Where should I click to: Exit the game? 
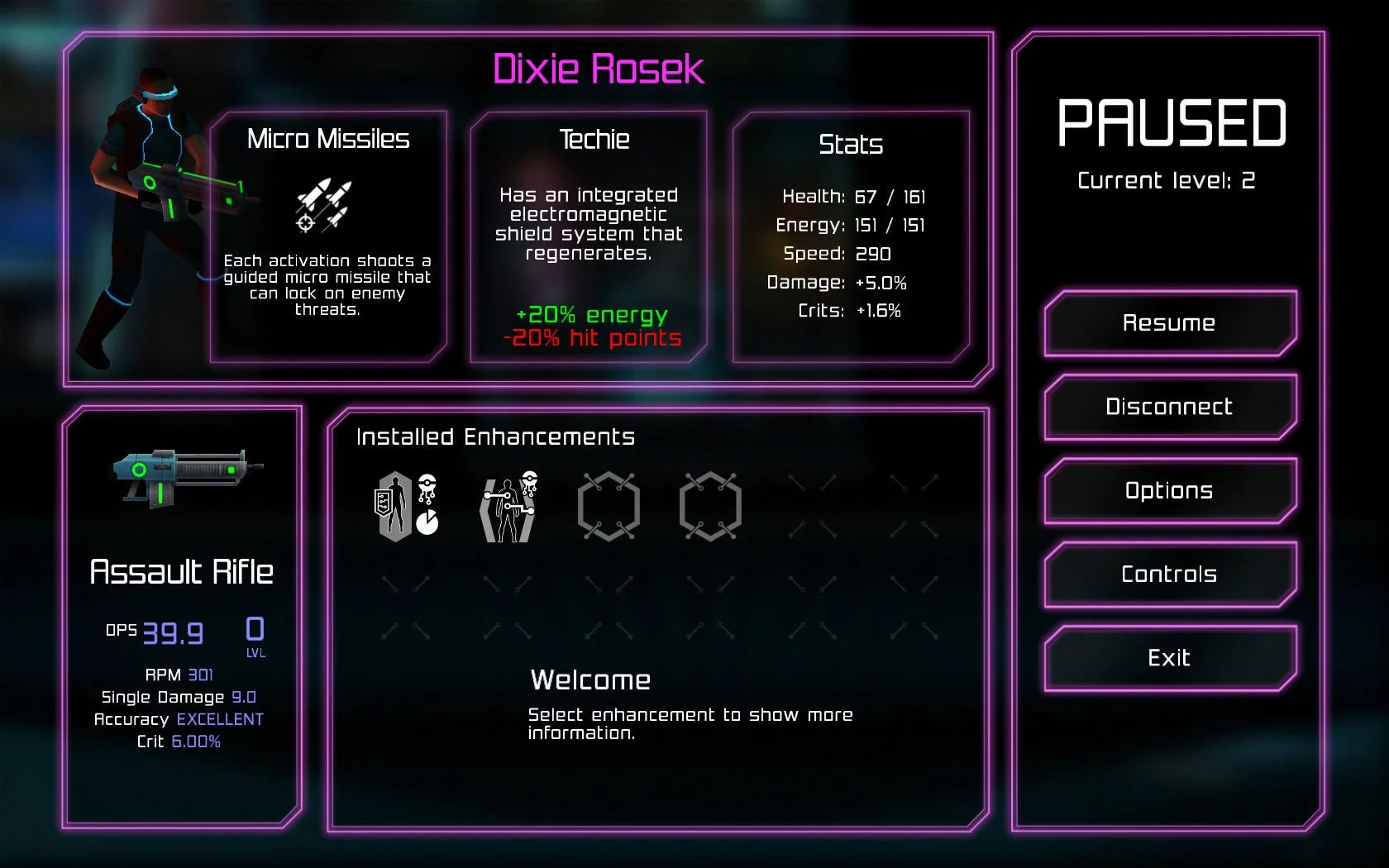1169,658
